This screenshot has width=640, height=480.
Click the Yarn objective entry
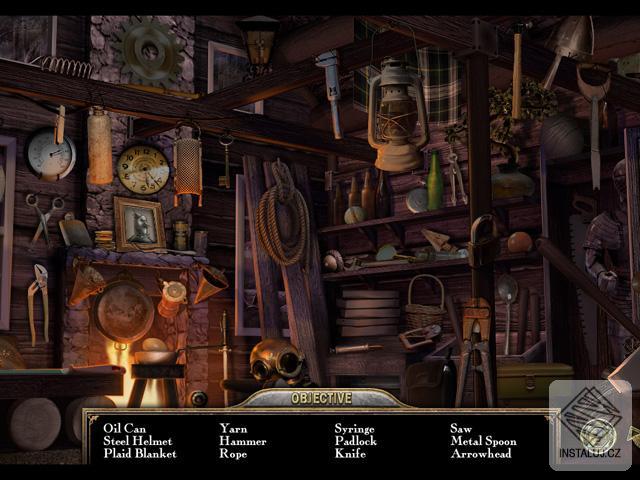point(232,428)
